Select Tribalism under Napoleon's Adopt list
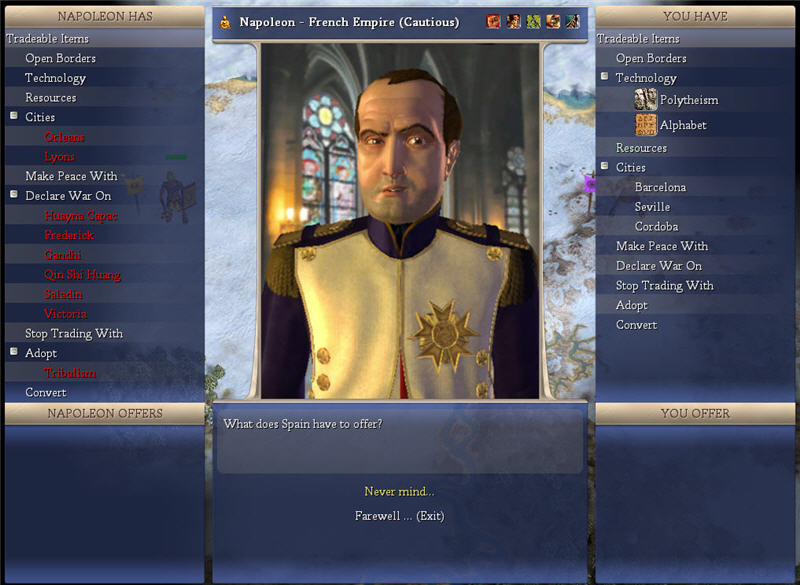Viewport: 800px width, 585px height. pyautogui.click(x=70, y=373)
